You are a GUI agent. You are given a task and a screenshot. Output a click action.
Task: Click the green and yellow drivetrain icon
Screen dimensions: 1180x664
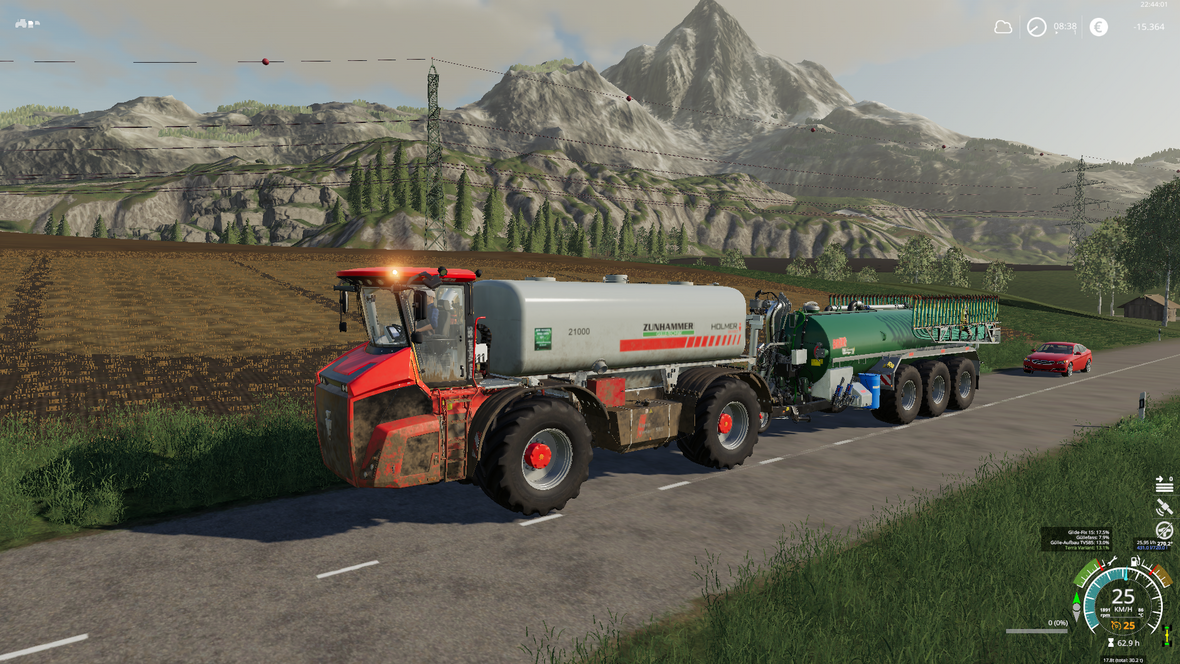[1166, 634]
